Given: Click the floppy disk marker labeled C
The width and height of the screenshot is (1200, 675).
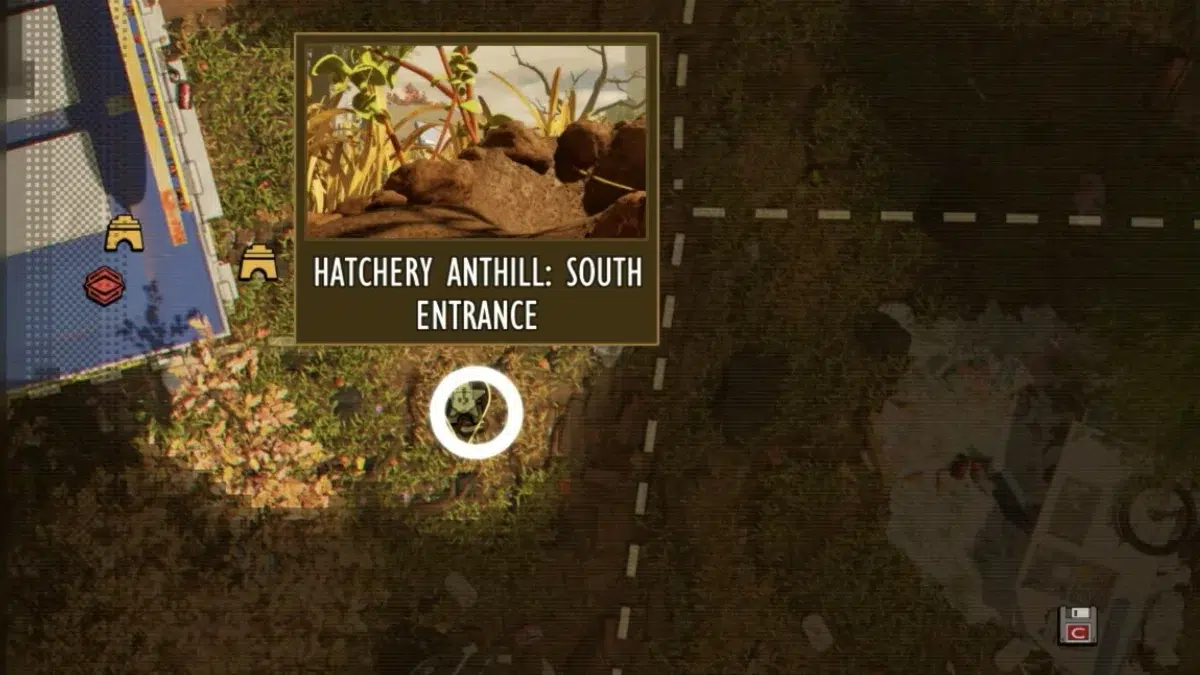Looking at the screenshot, I should (1077, 625).
